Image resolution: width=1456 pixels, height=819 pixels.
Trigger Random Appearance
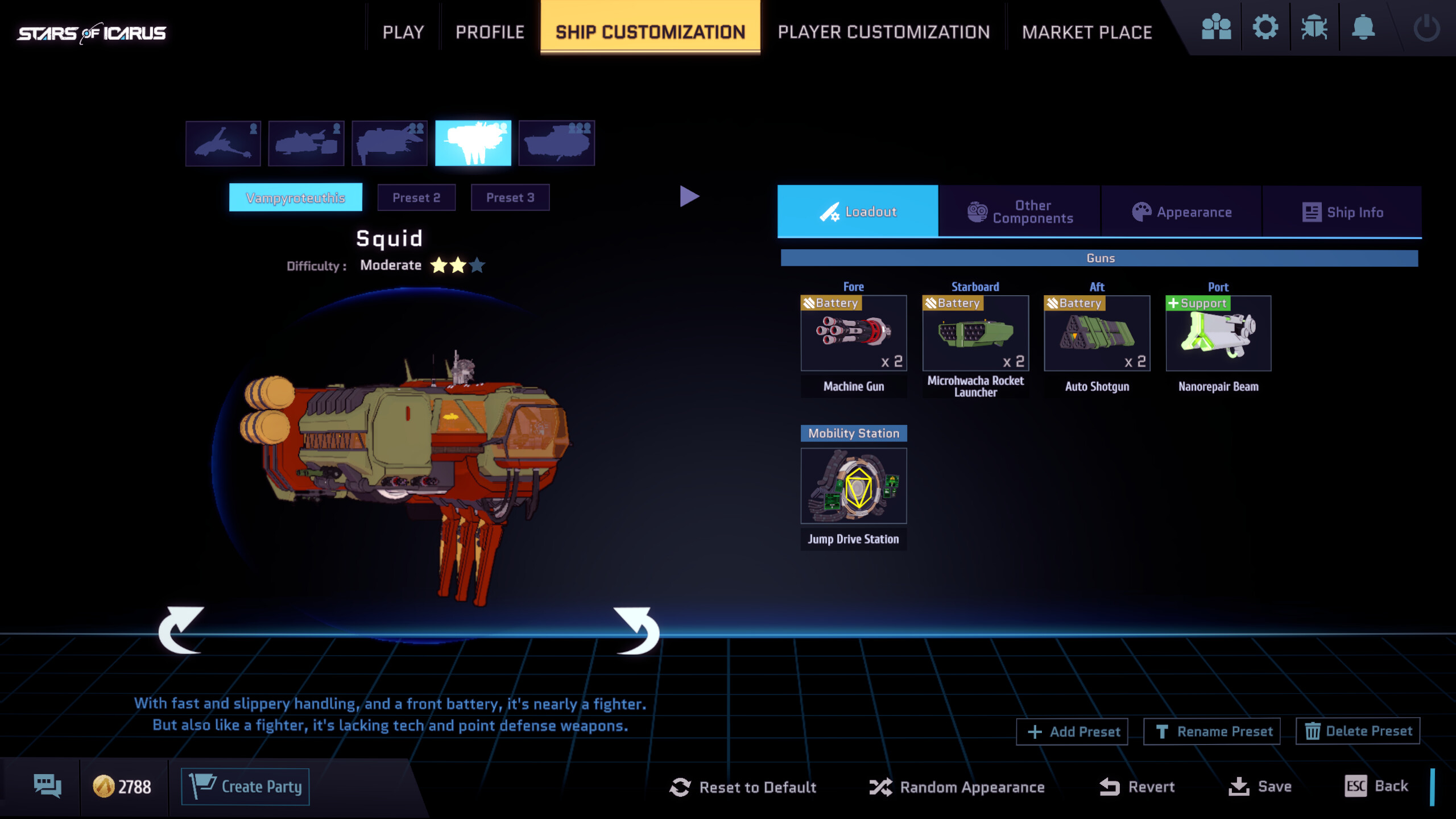click(x=957, y=787)
